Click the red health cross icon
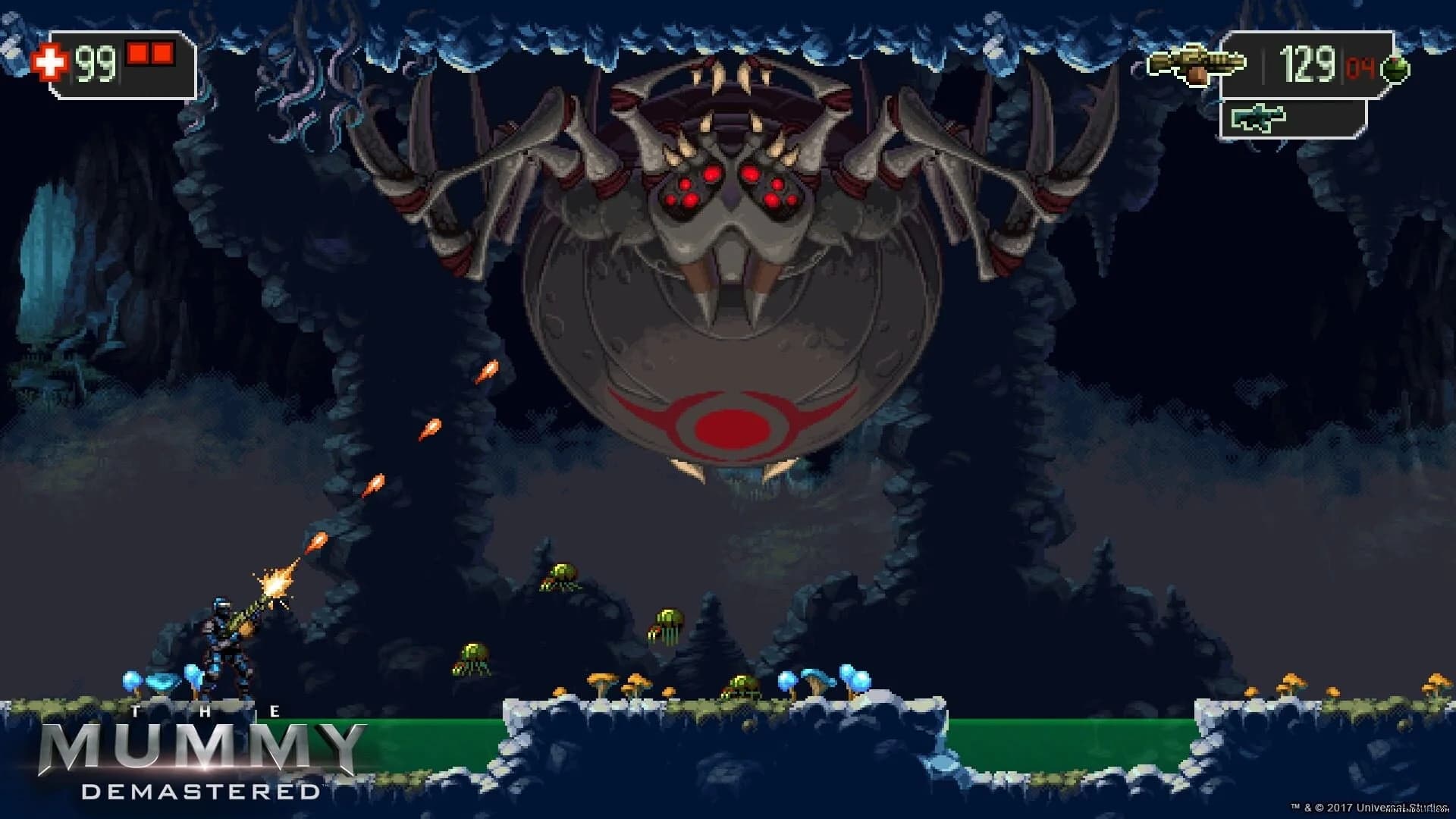The image size is (1456, 819). tap(50, 63)
